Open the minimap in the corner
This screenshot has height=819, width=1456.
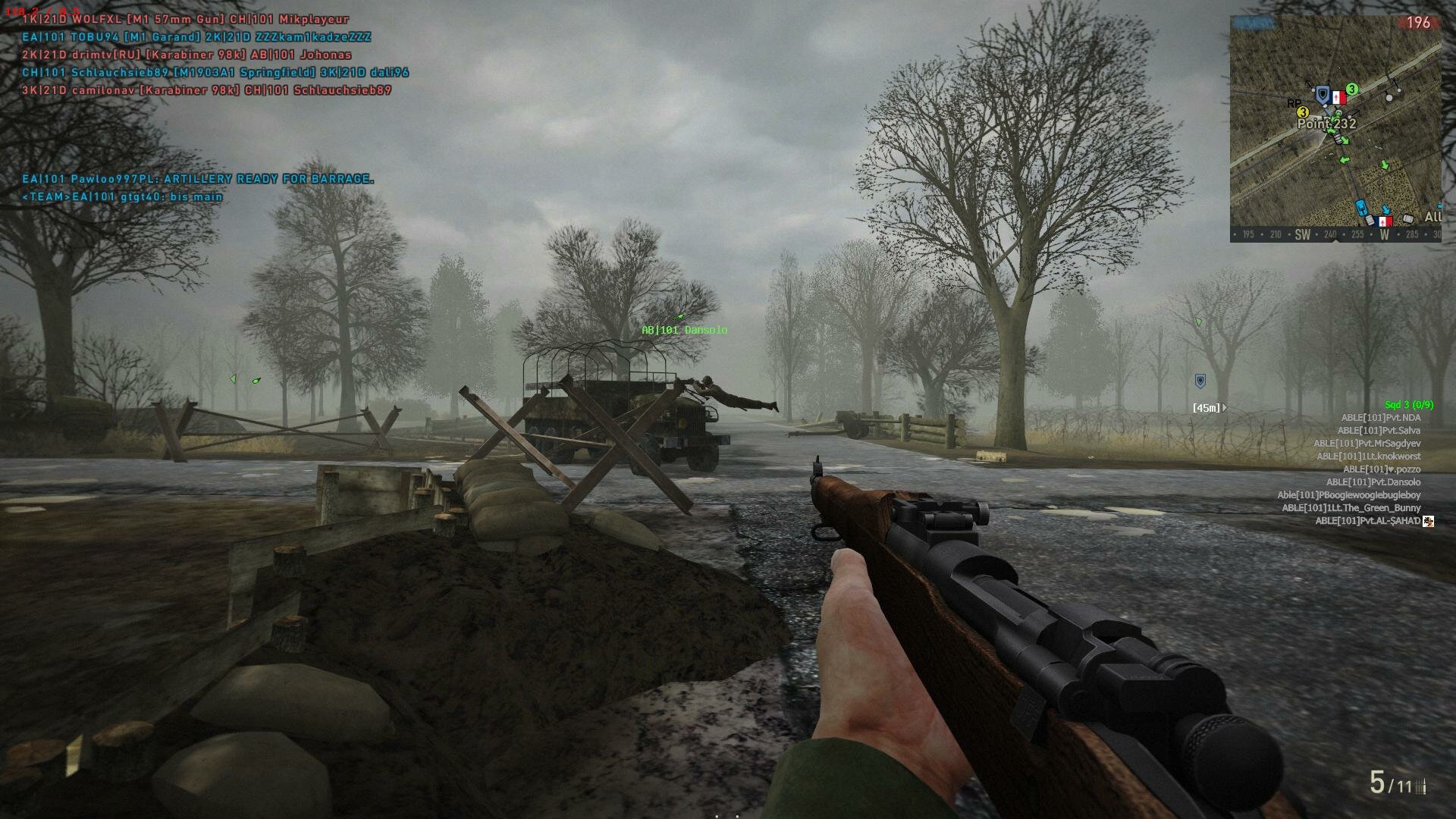point(1335,129)
